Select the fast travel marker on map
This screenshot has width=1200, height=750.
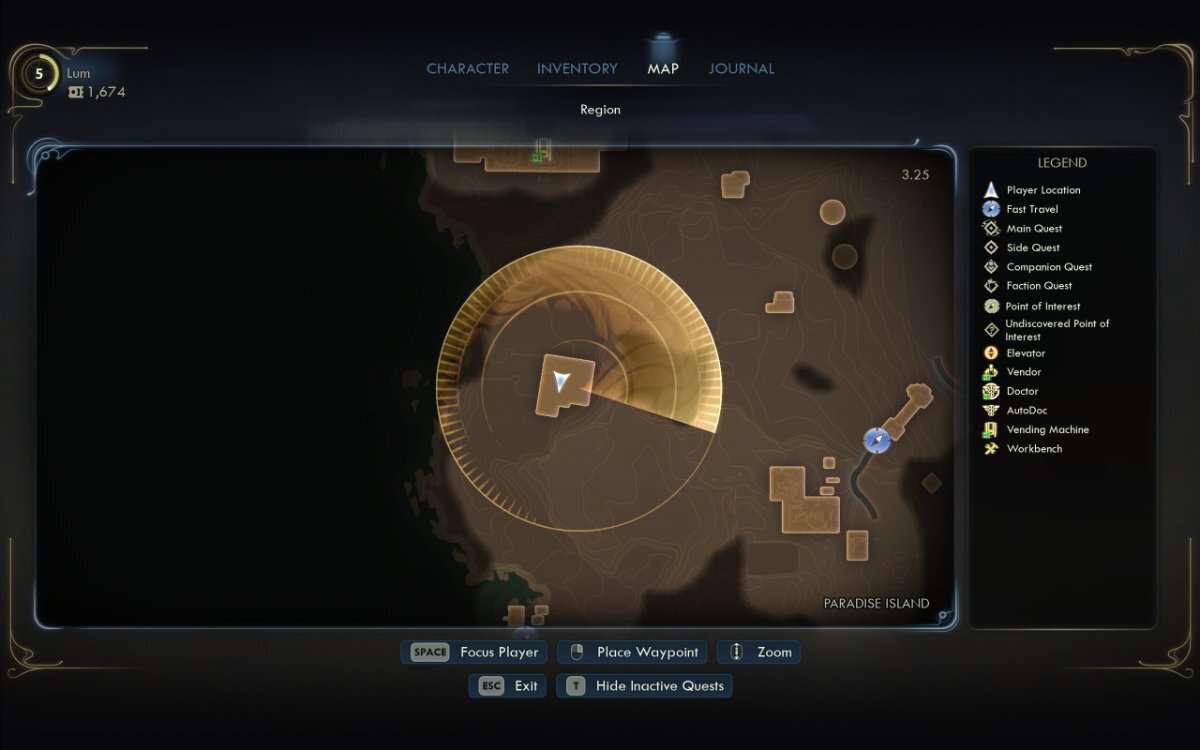pos(877,440)
